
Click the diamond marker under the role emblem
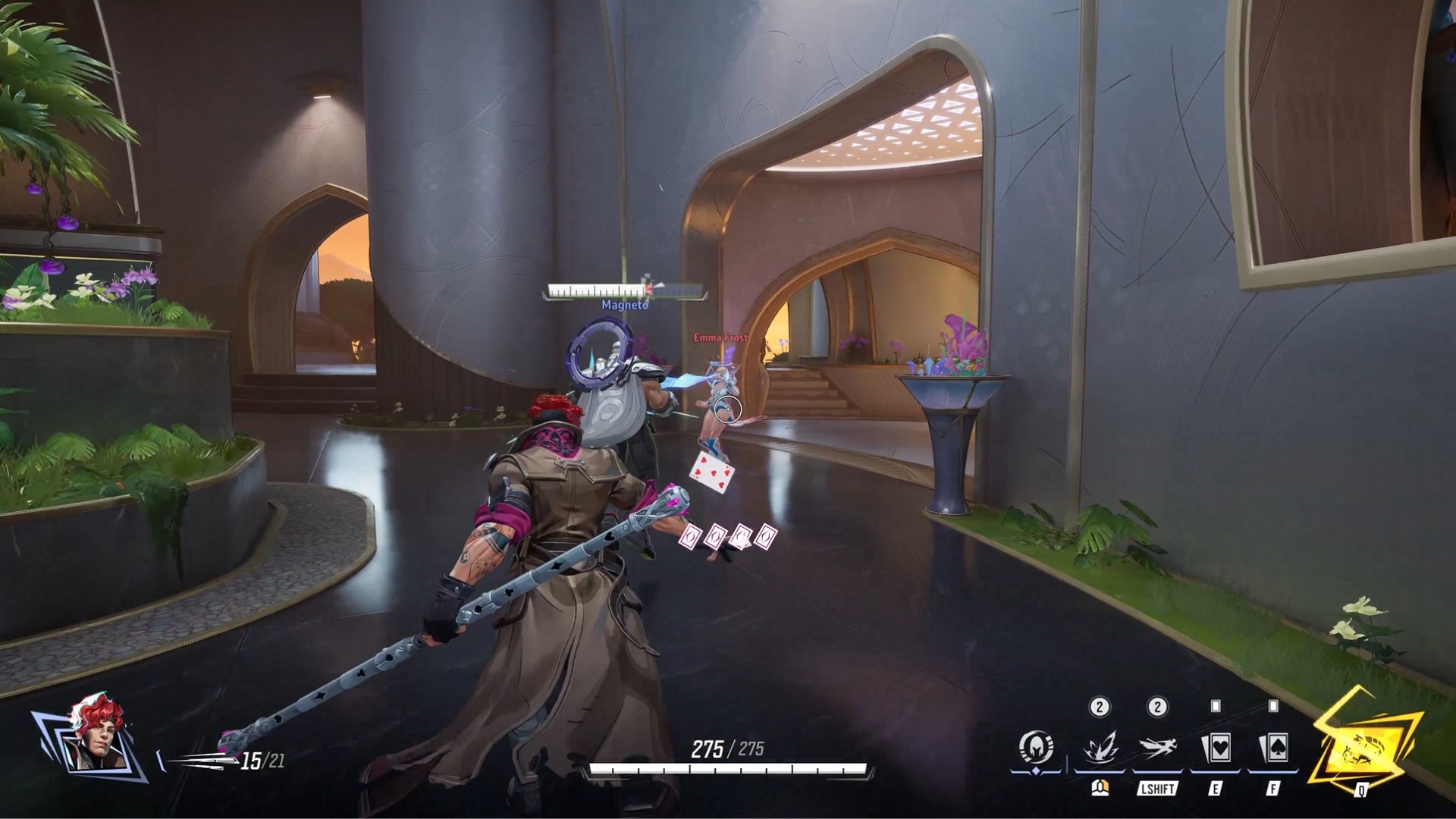coord(1036,770)
